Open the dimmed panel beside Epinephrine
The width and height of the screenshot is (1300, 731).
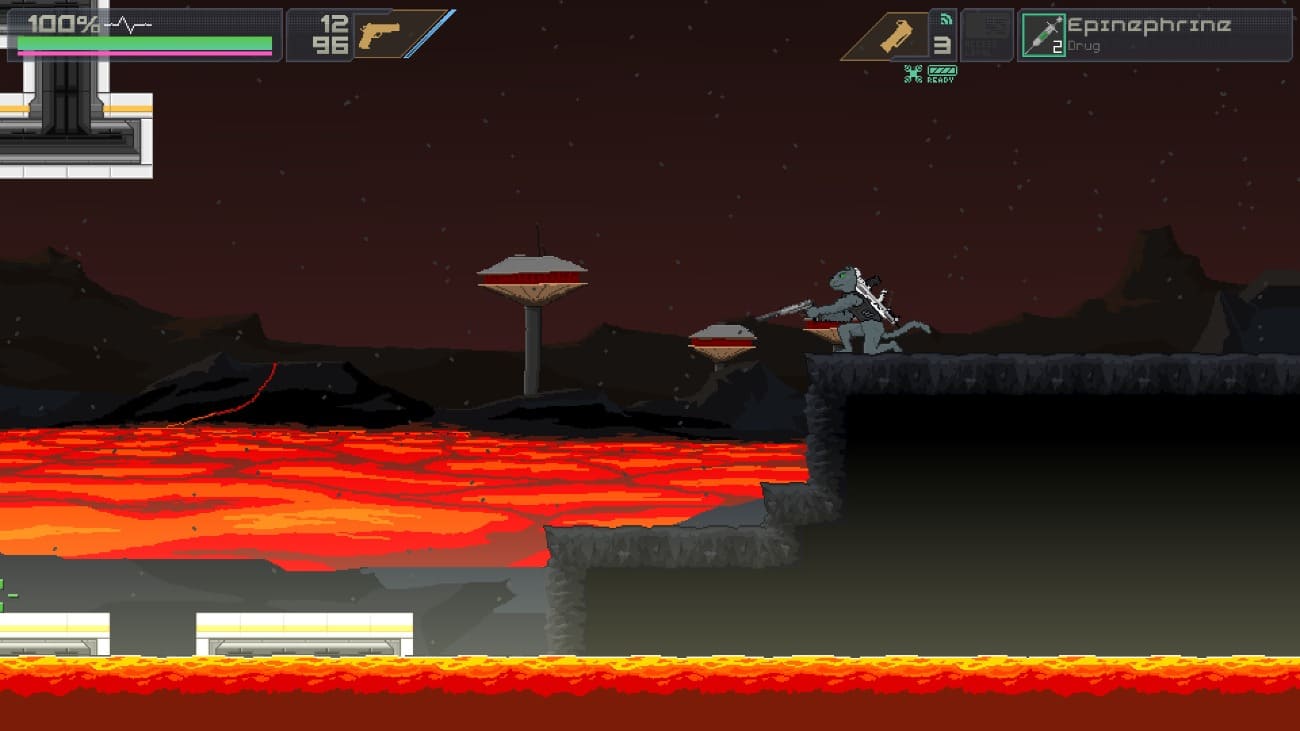point(987,36)
